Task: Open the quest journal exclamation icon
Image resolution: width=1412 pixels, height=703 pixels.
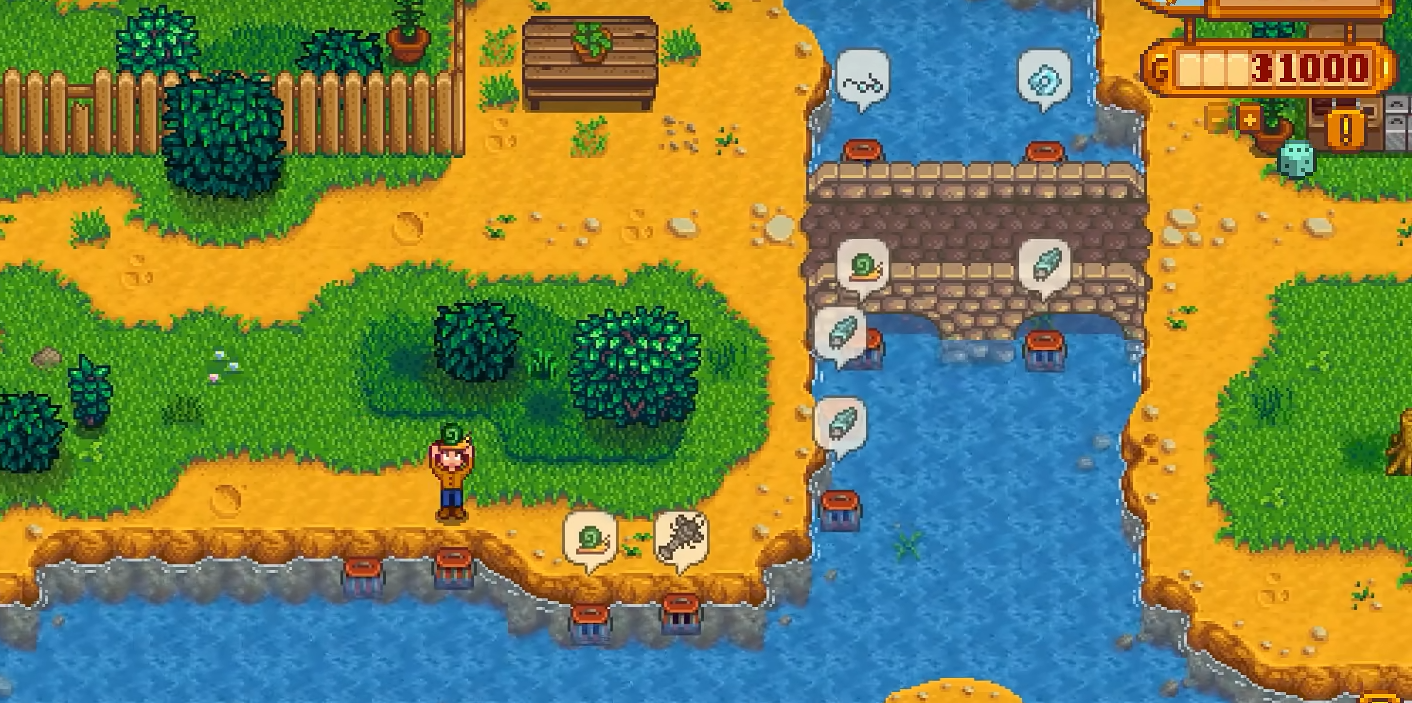Action: [1344, 126]
